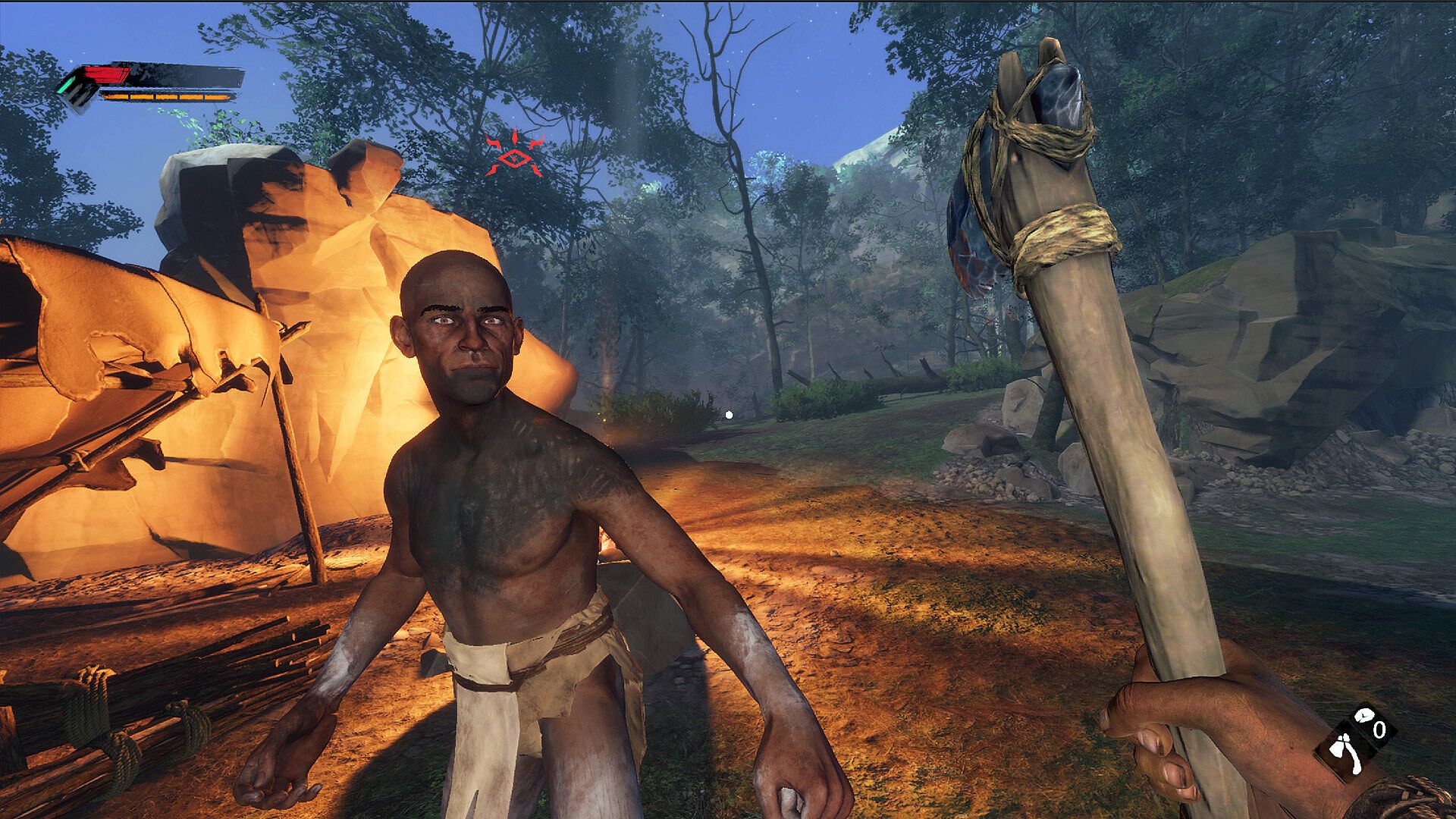Image resolution: width=1456 pixels, height=819 pixels.
Task: Select the stone axe weapon slot
Action: [1345, 753]
